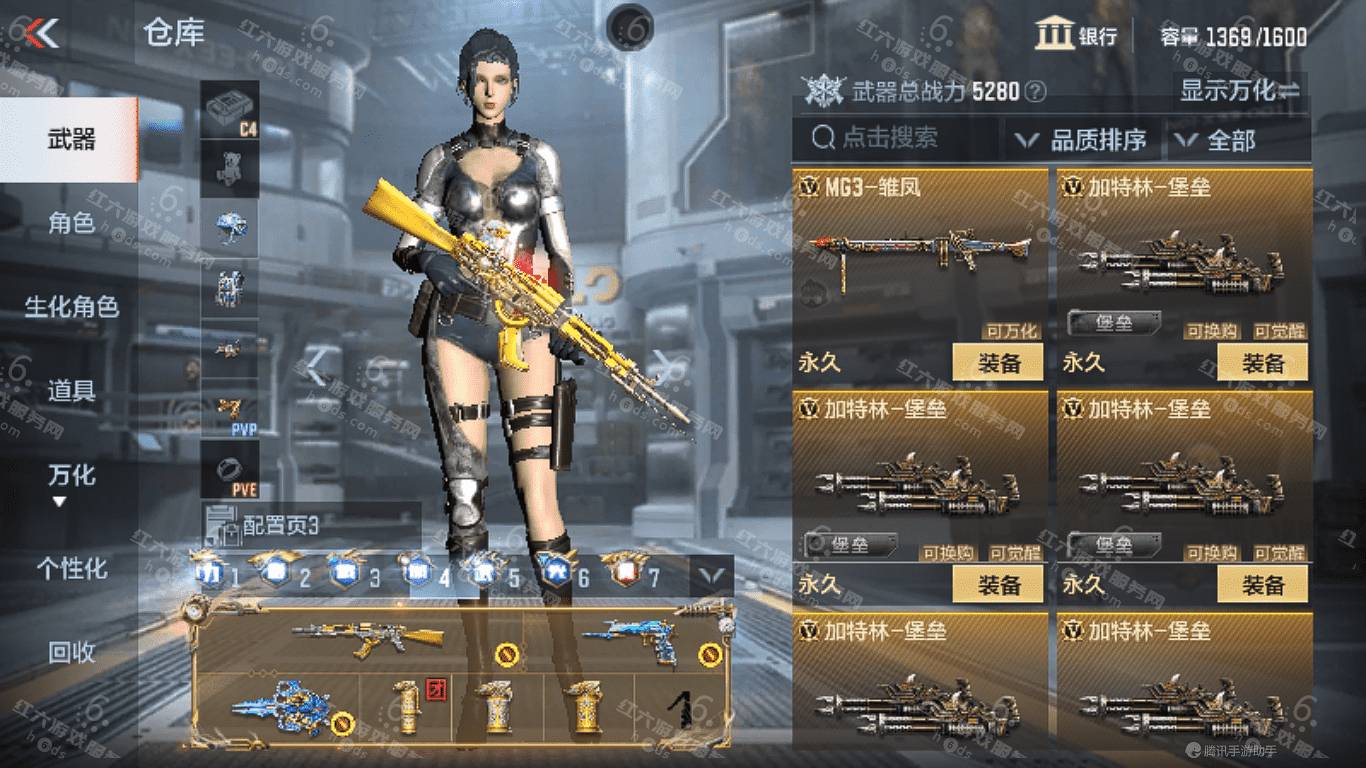Select the C4 equipment category icon
Image resolution: width=1366 pixels, height=768 pixels.
(230, 109)
